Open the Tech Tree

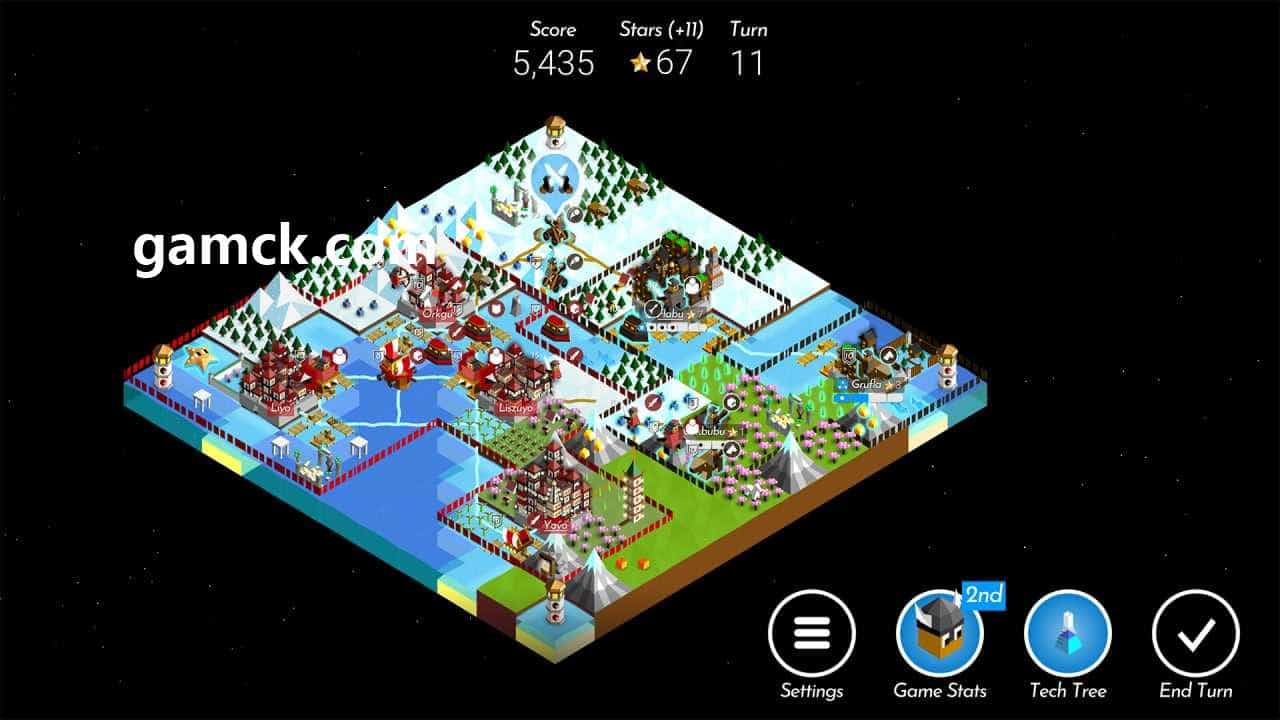(1068, 634)
